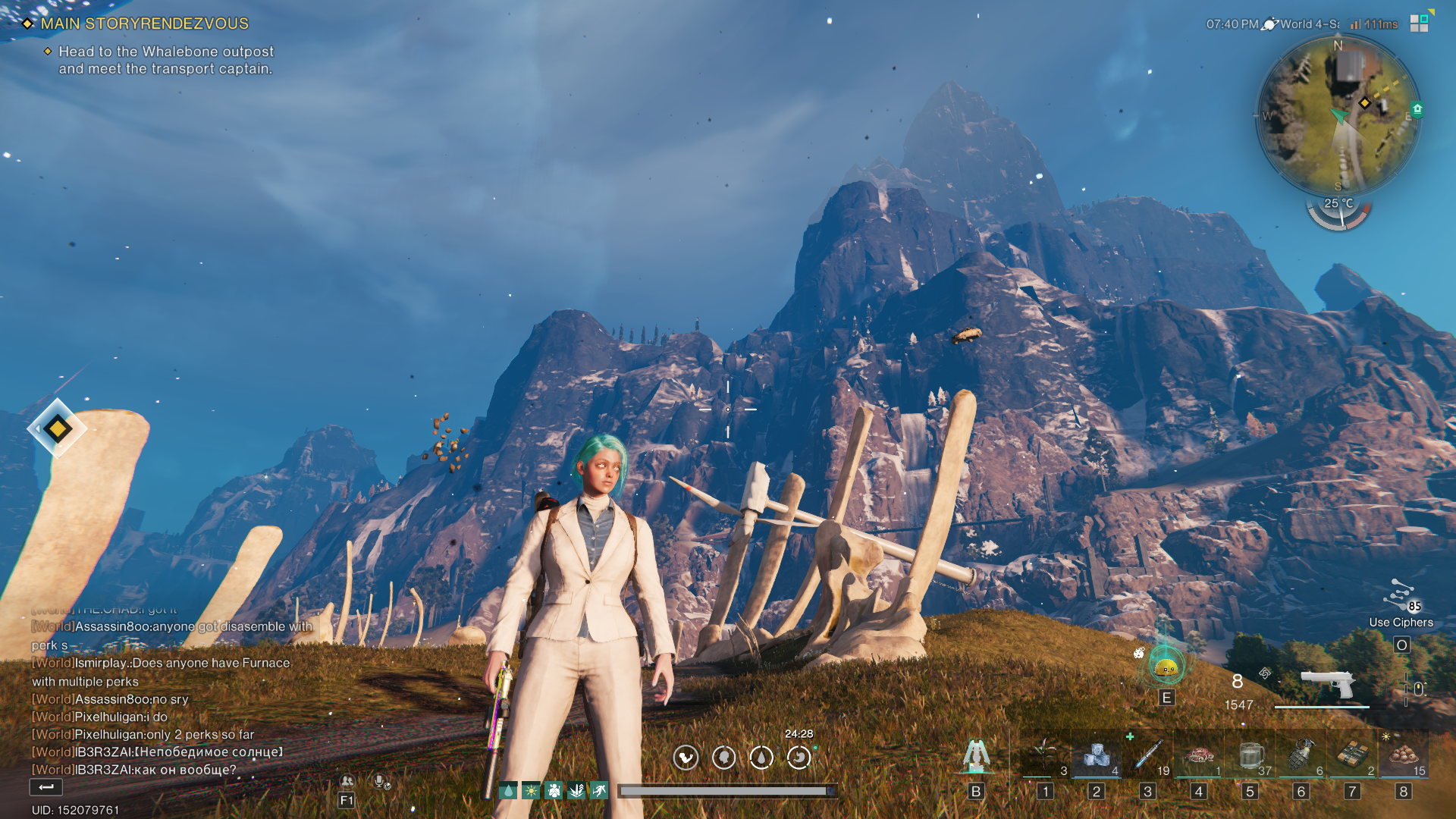Use Ciphers skill point icon
This screenshot has height=819, width=1456.
point(1401,597)
